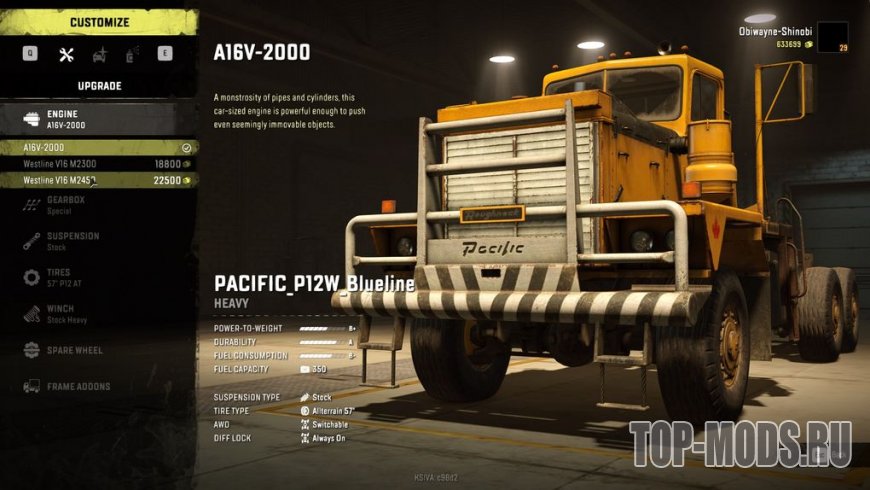Open the Upgrade wrench tab
Screen dimensions: 870x490
67,54
